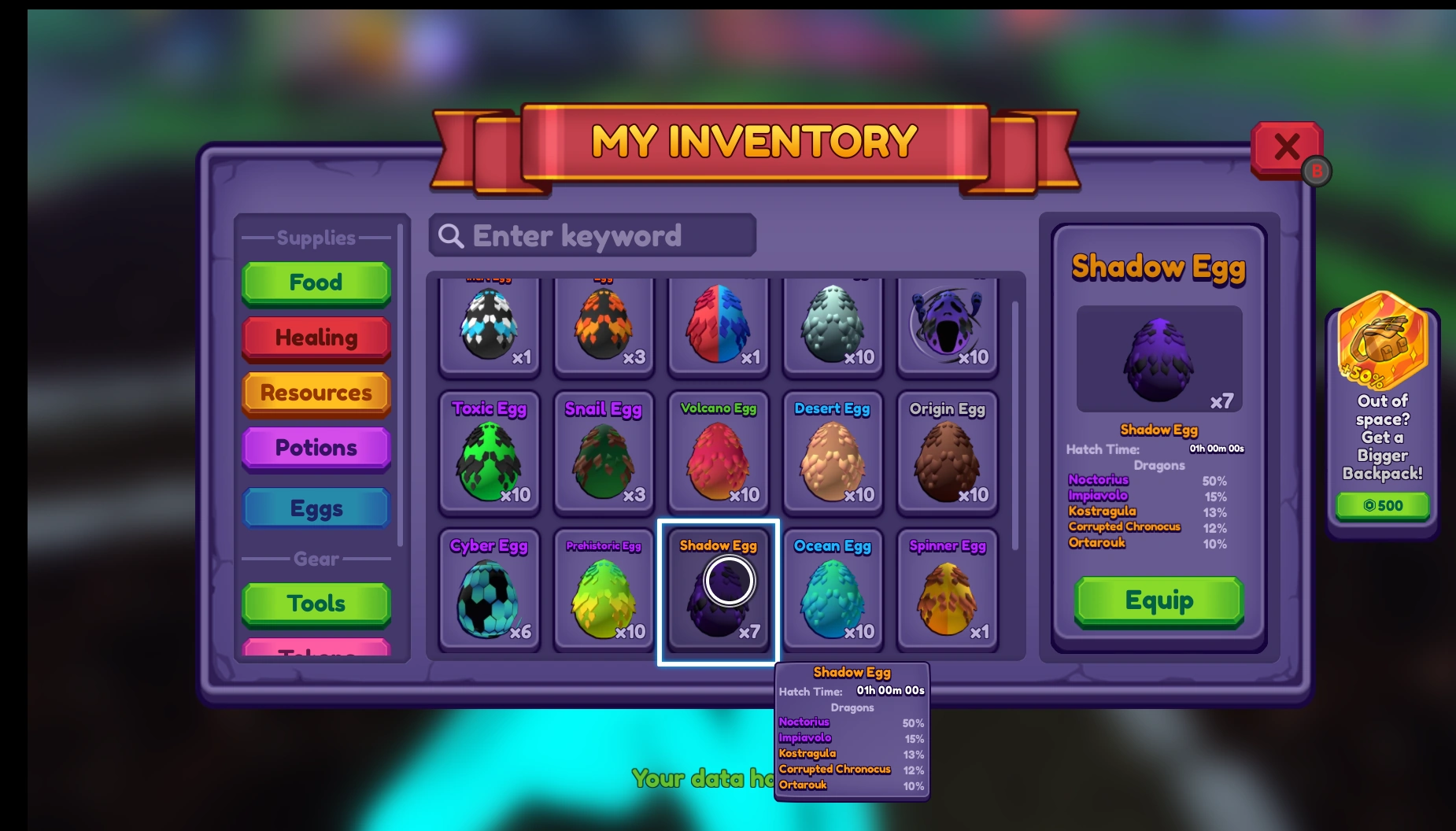Open the Tools section under Gear
The height and width of the screenshot is (831, 1456).
(316, 603)
